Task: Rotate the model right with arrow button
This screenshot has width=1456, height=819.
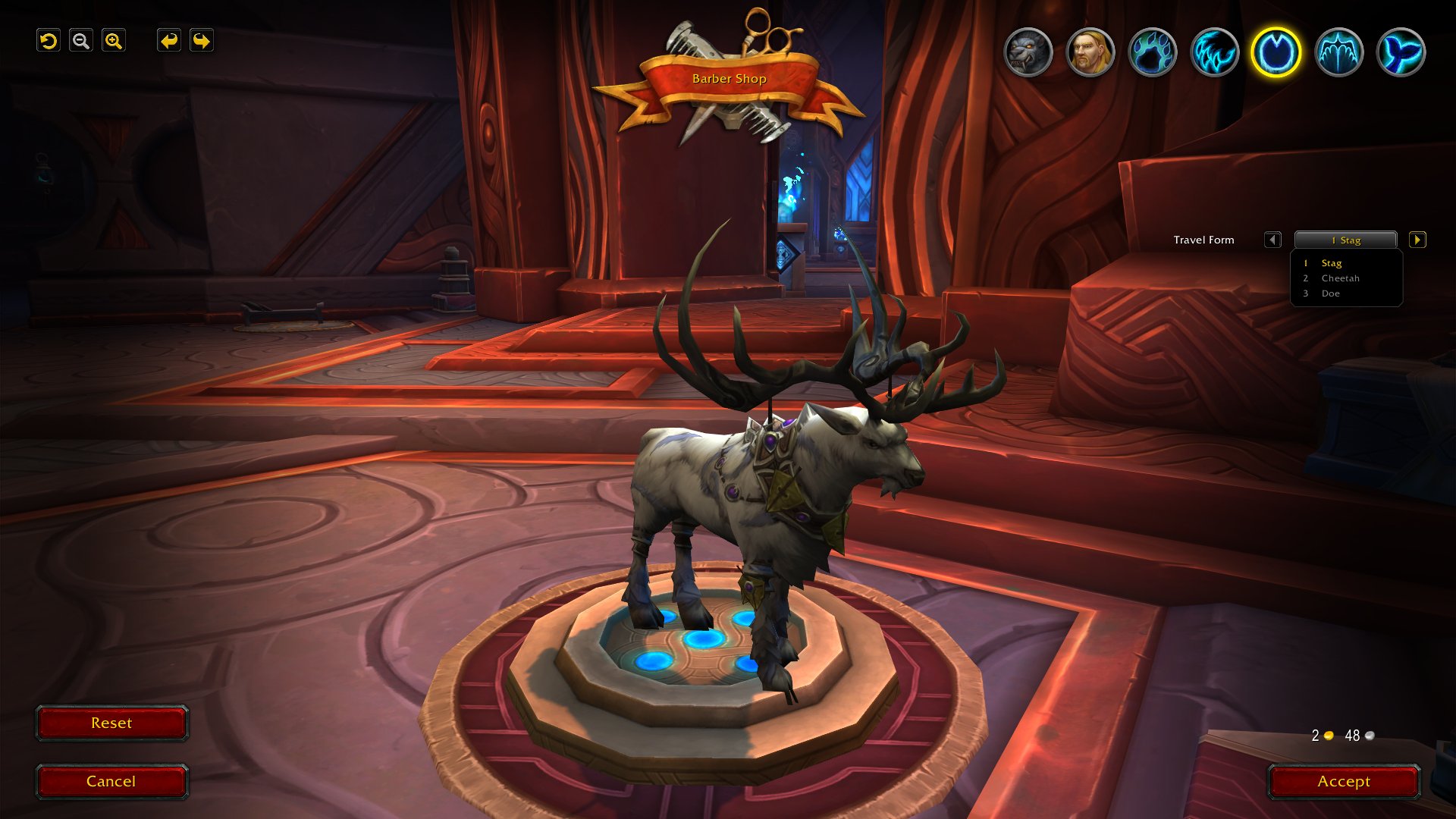Action: pos(202,41)
